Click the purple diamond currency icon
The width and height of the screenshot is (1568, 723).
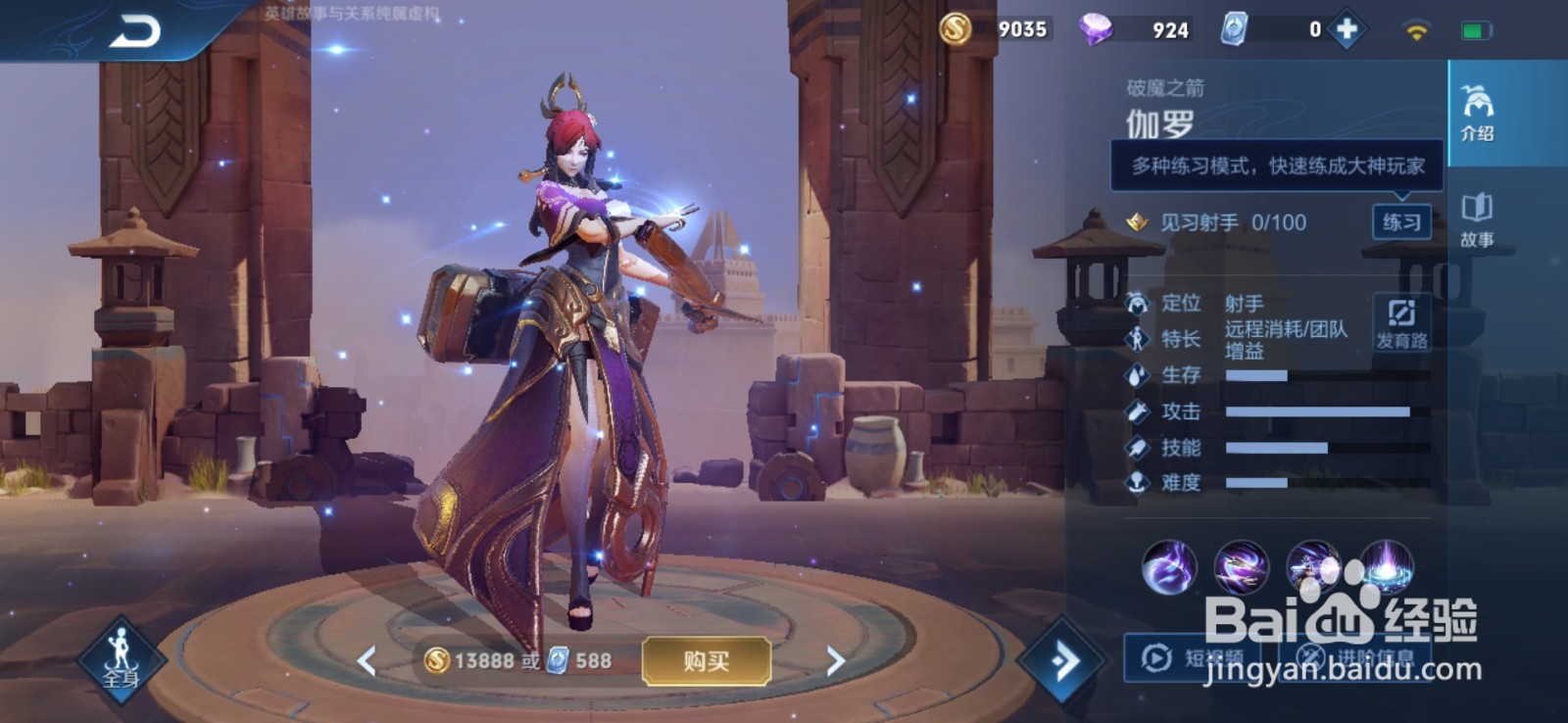point(1095,28)
